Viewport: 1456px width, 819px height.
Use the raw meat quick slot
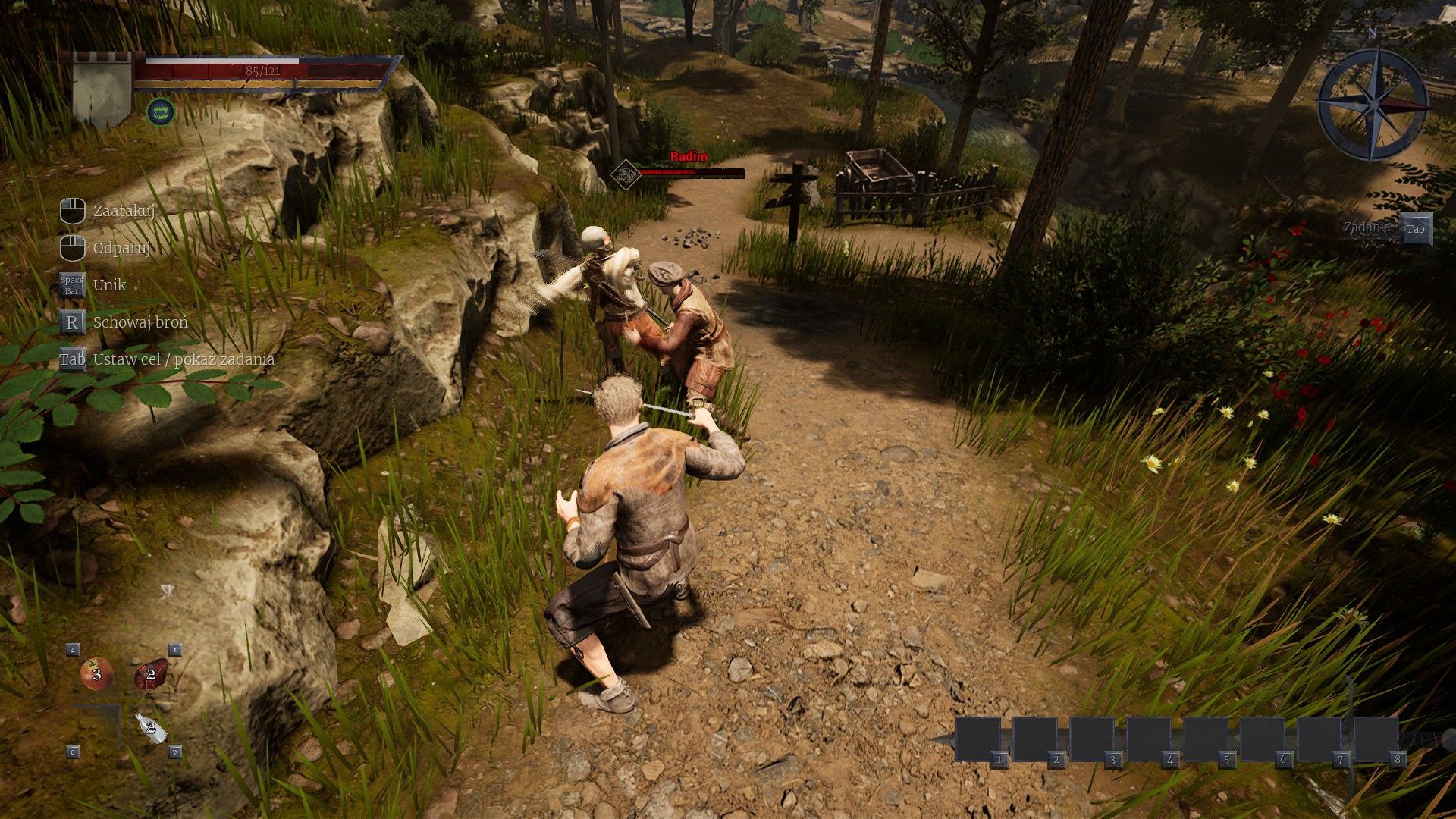pos(150,673)
